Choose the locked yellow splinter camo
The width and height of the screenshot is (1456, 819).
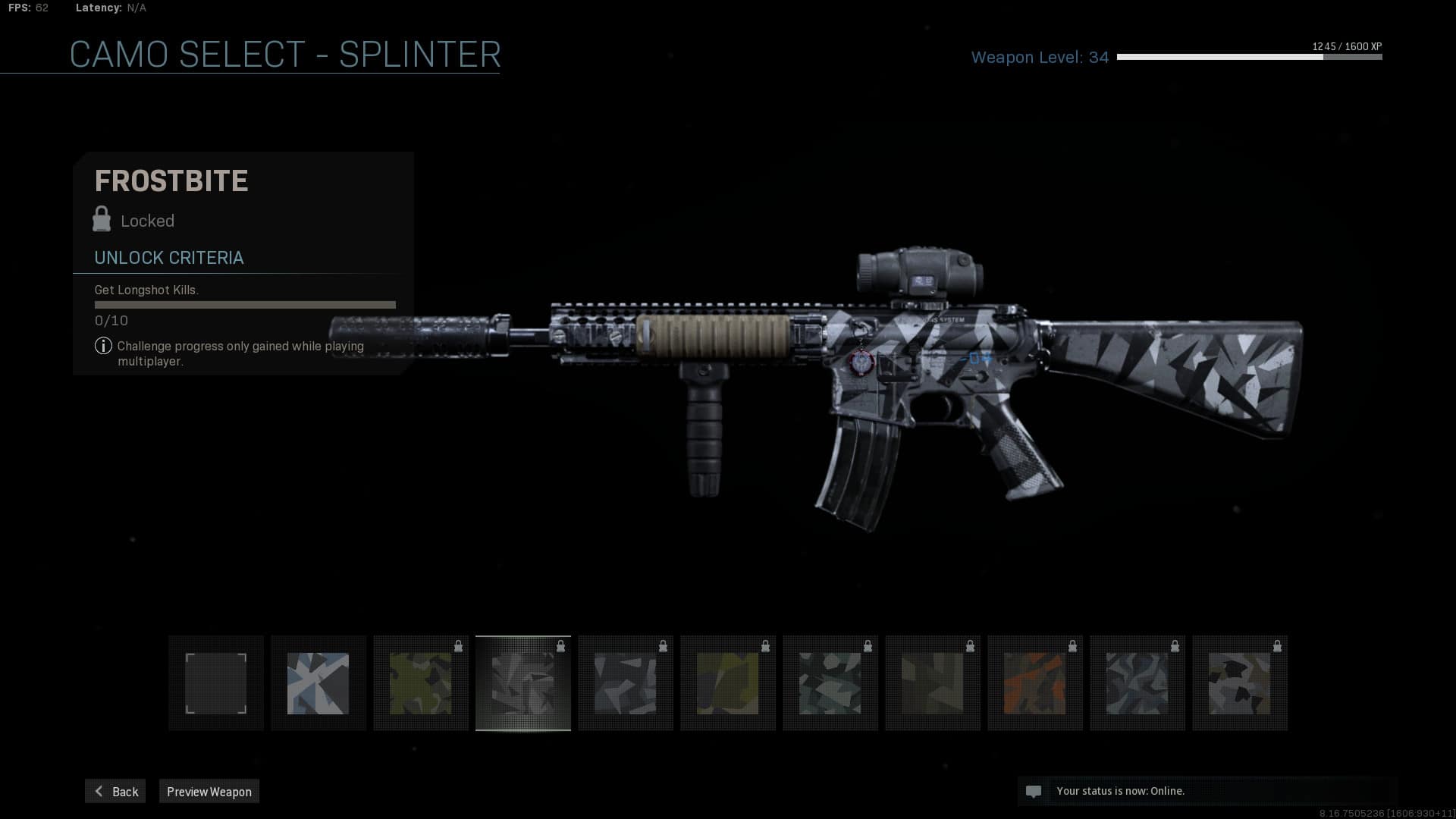(728, 683)
